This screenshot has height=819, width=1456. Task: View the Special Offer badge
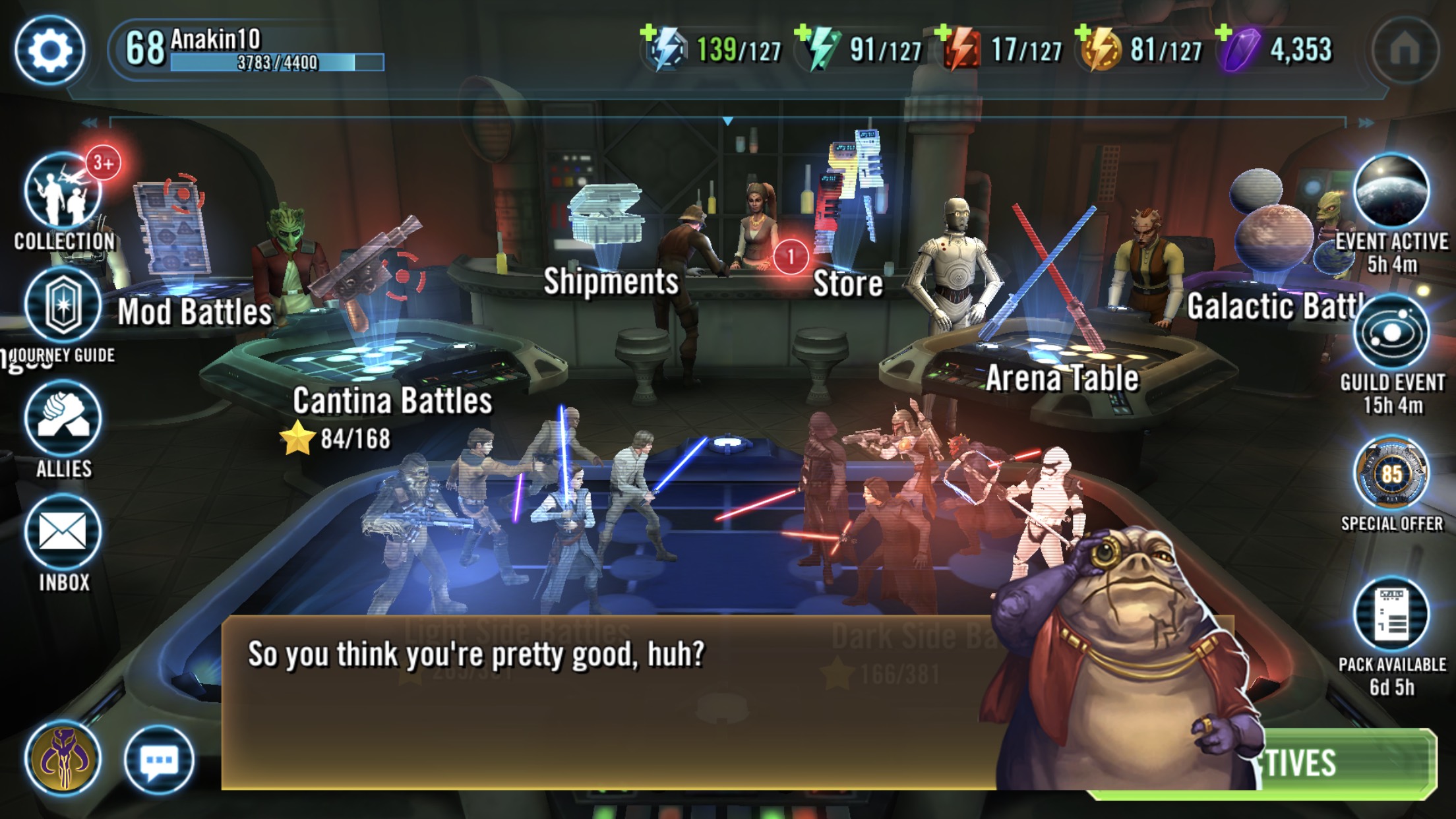point(1391,475)
